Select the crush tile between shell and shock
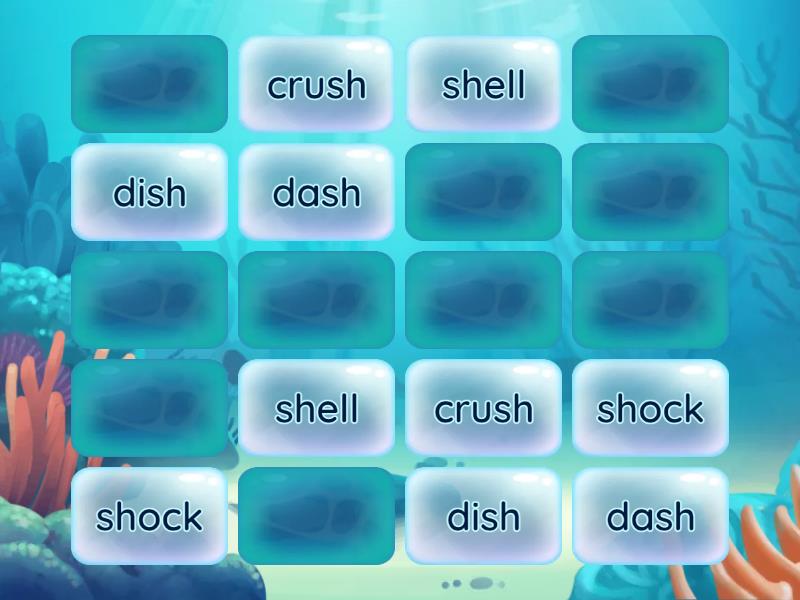Viewport: 800px width, 600px height. tap(484, 408)
